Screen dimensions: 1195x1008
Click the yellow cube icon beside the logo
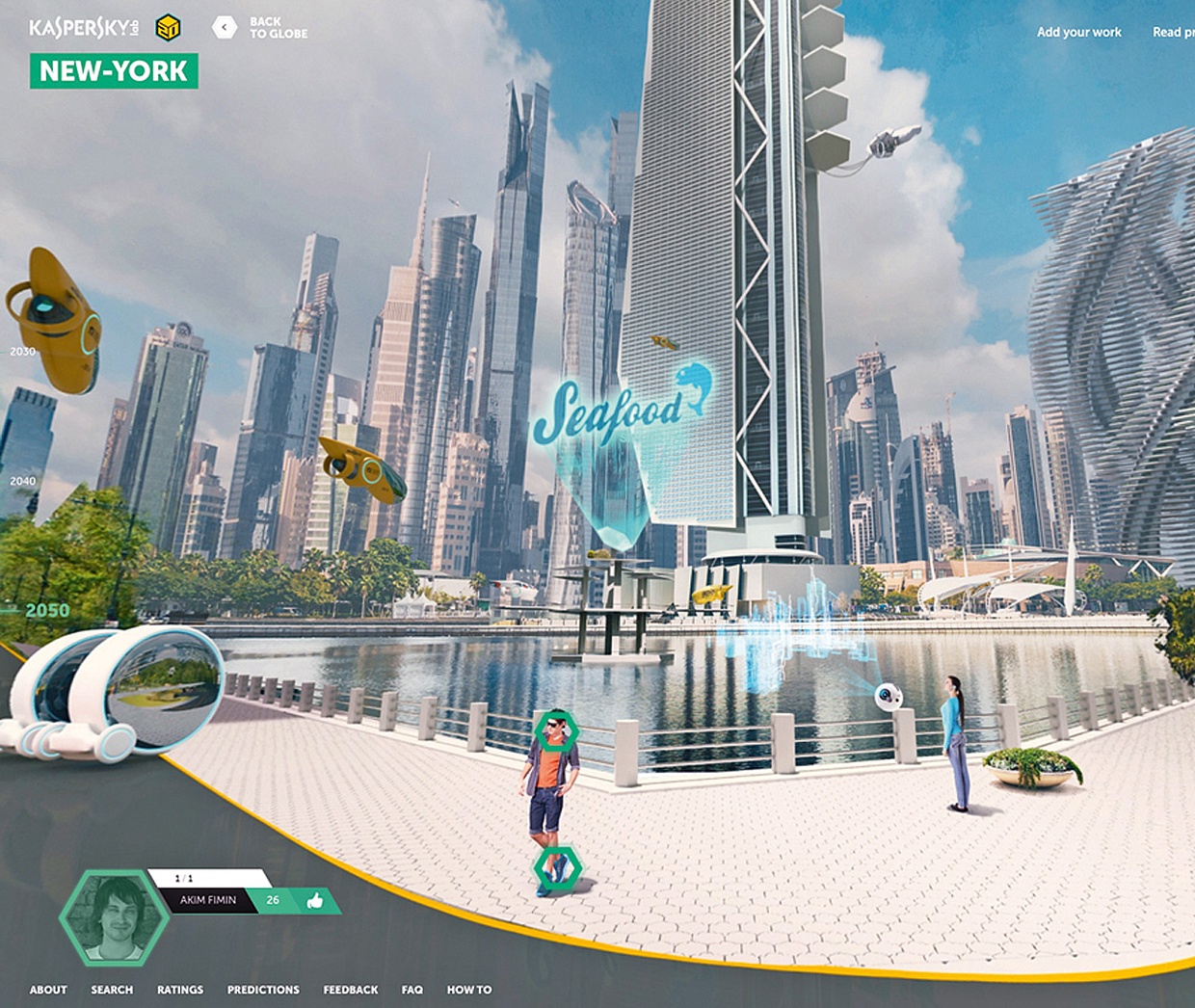tap(168, 27)
